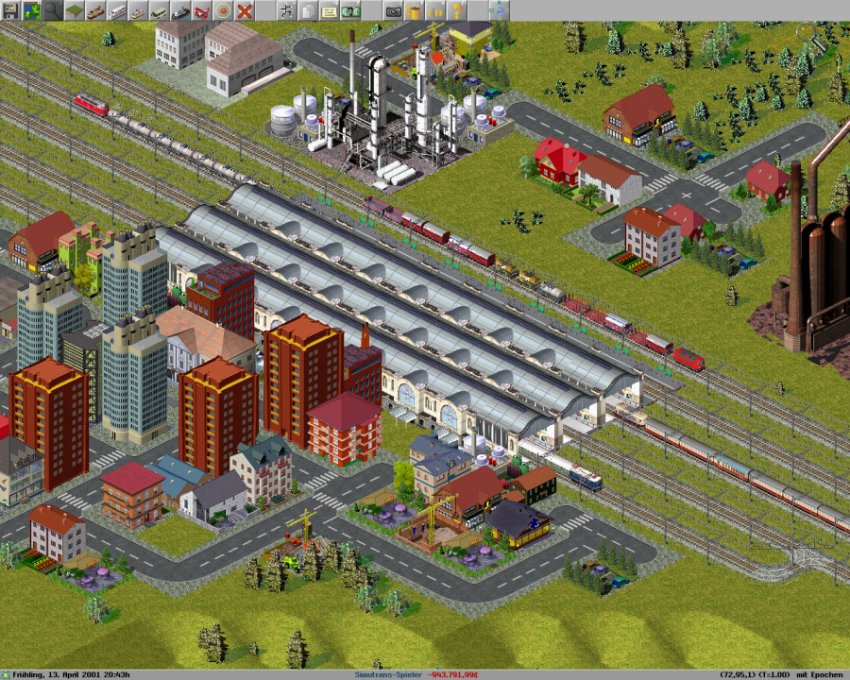The width and height of the screenshot is (850, 680).
Task: Open the line management icon
Action: [286, 10]
